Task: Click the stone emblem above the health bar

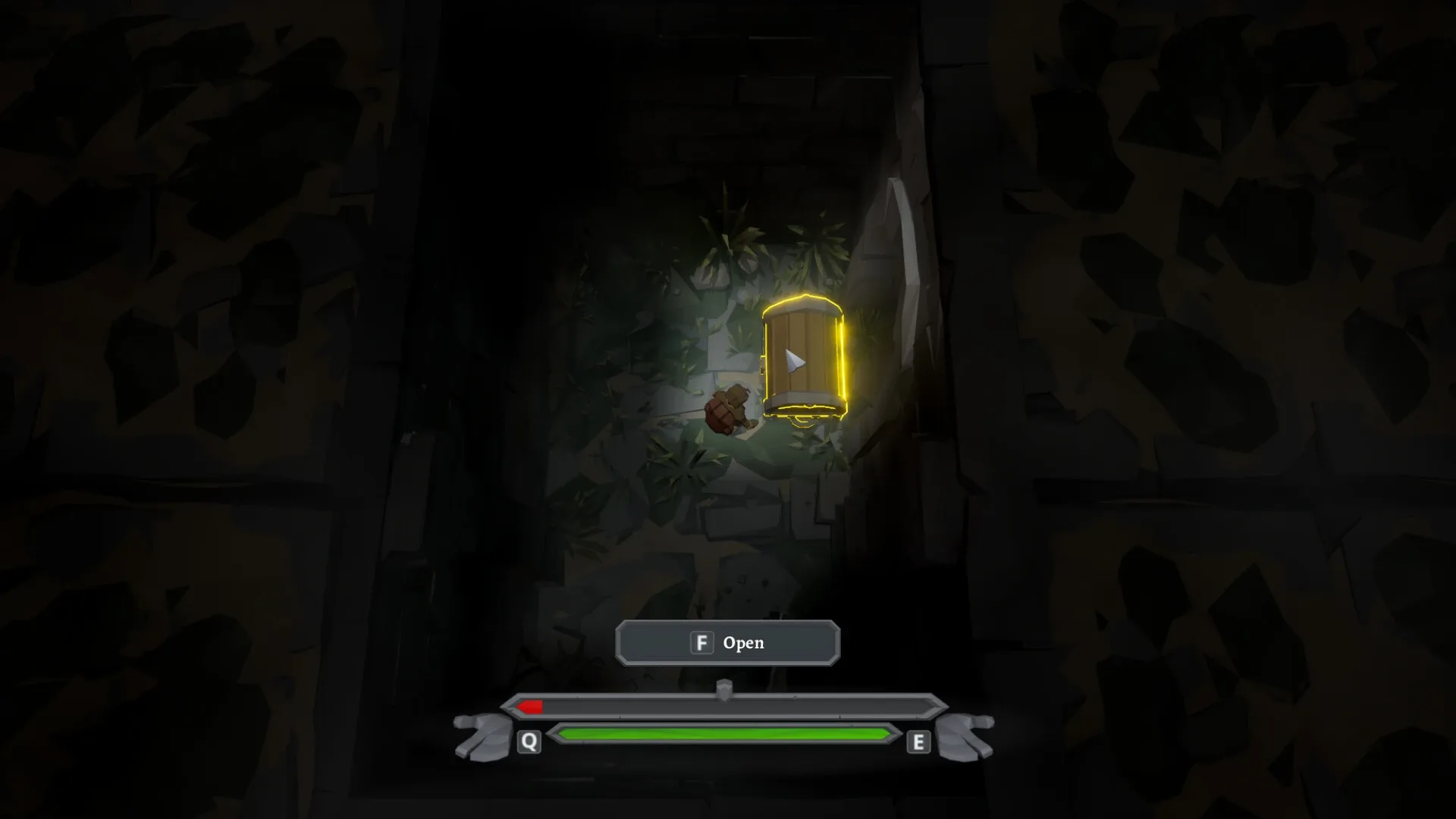Action: click(726, 687)
